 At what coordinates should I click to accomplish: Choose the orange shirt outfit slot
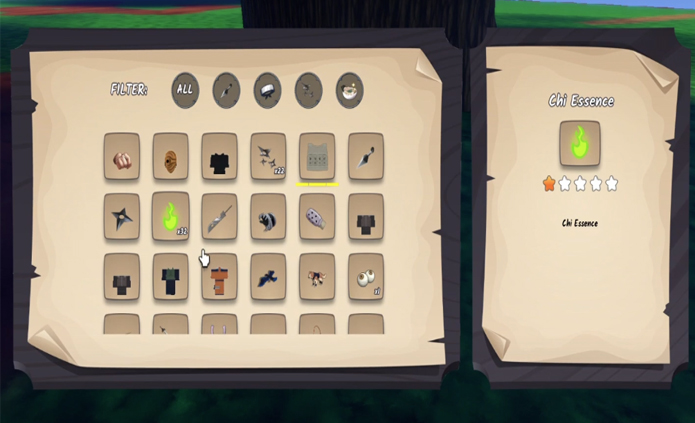tap(219, 276)
